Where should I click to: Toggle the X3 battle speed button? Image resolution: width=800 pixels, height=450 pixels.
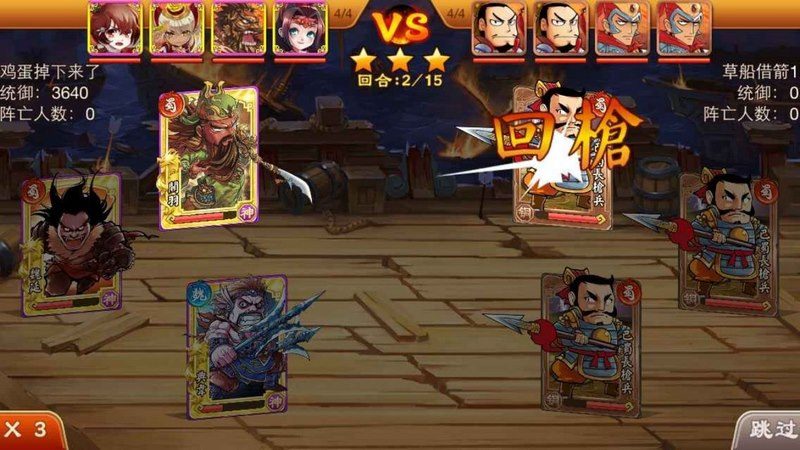(28, 430)
